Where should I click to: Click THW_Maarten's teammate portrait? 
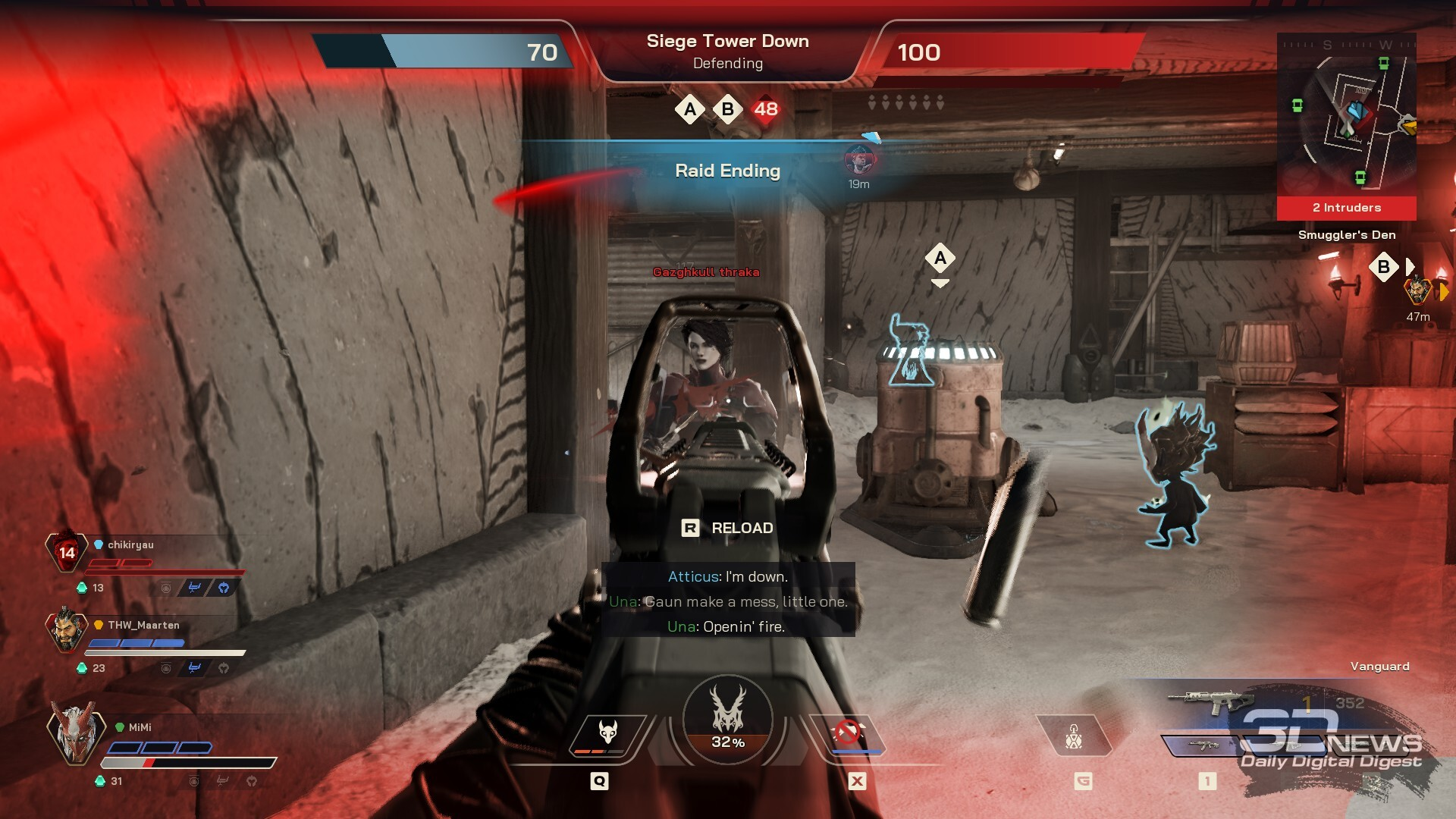(x=67, y=629)
